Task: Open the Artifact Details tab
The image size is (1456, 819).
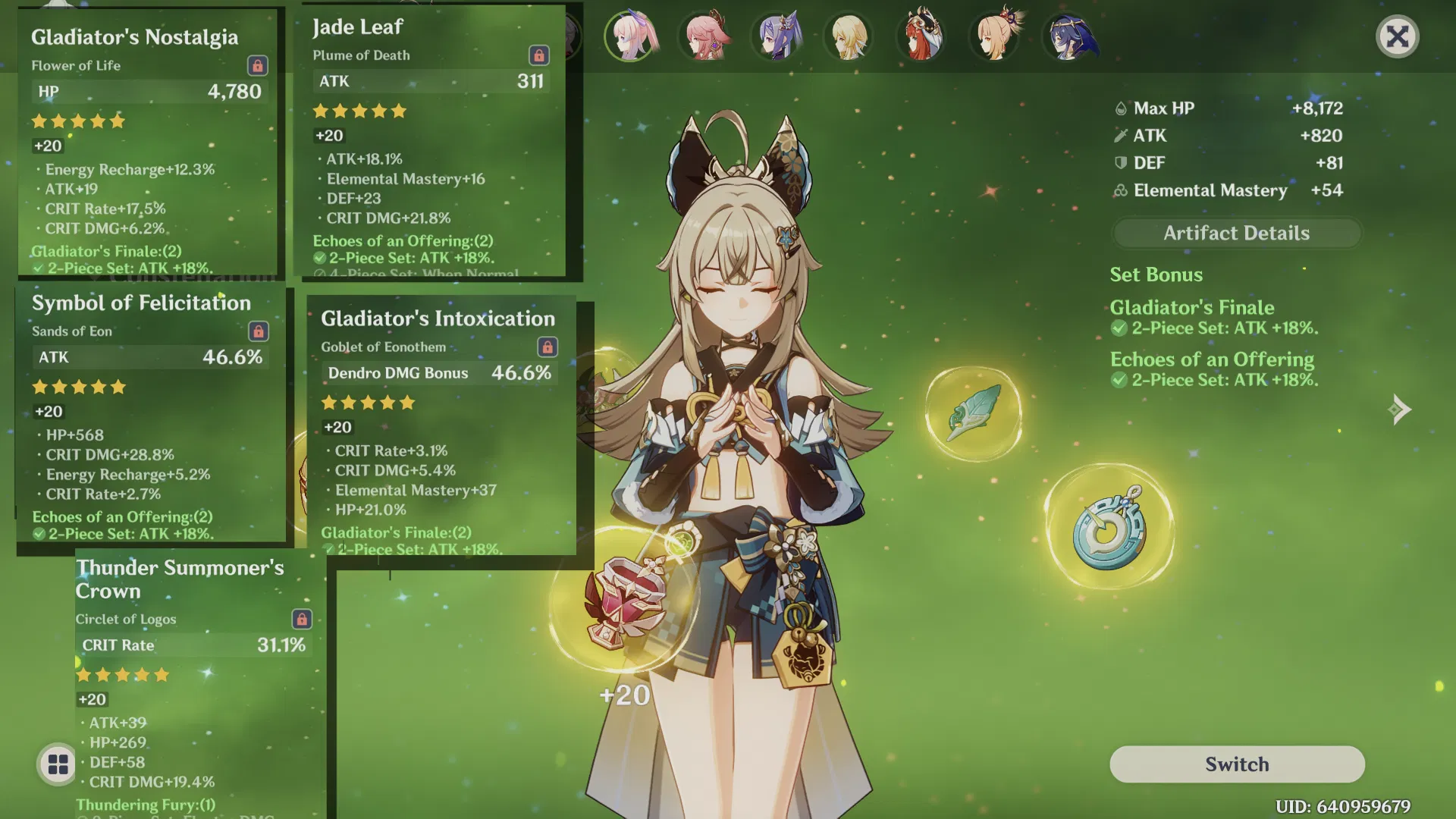Action: 1236,233
